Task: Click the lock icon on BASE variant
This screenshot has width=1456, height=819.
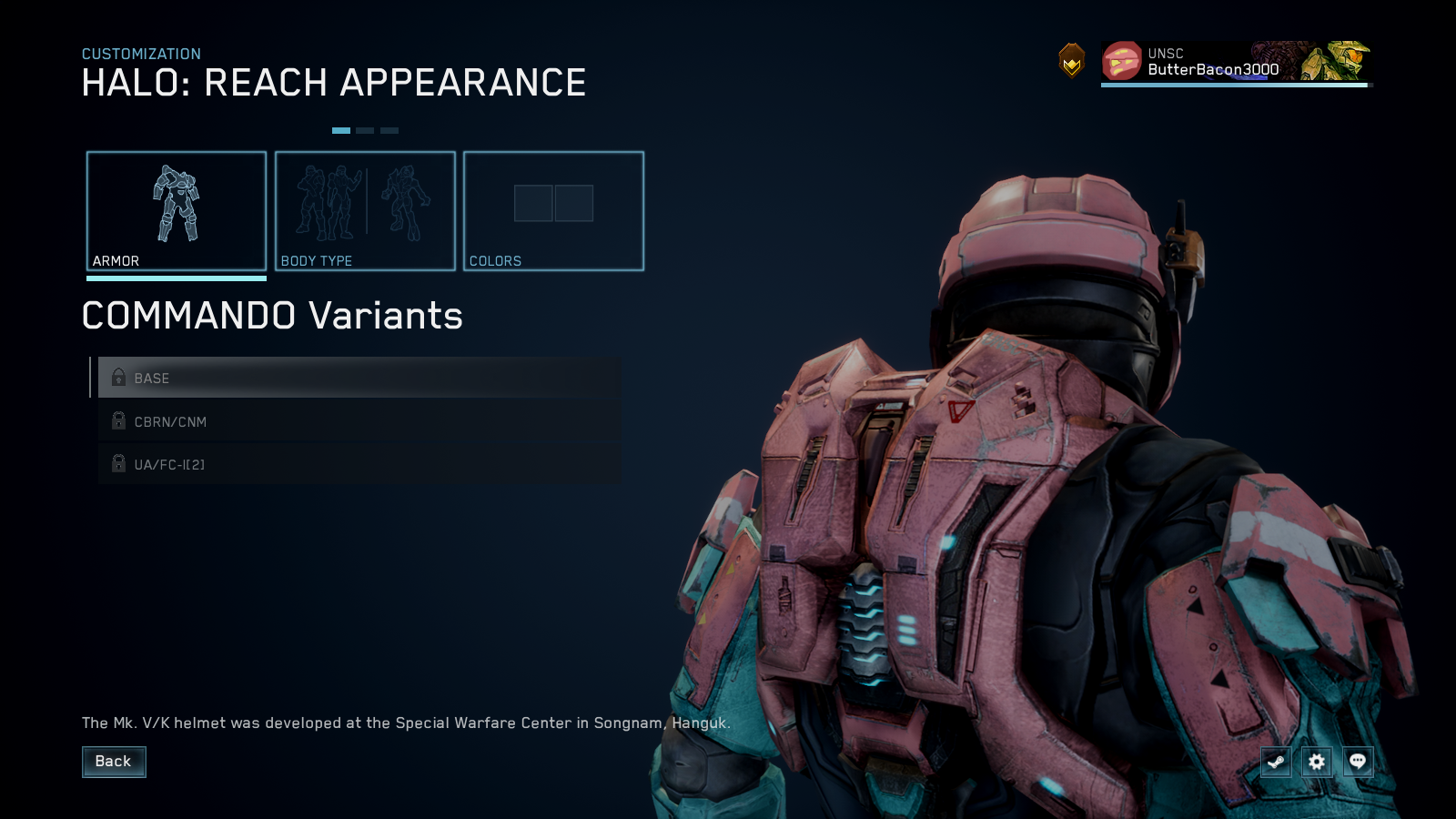Action: click(x=118, y=377)
